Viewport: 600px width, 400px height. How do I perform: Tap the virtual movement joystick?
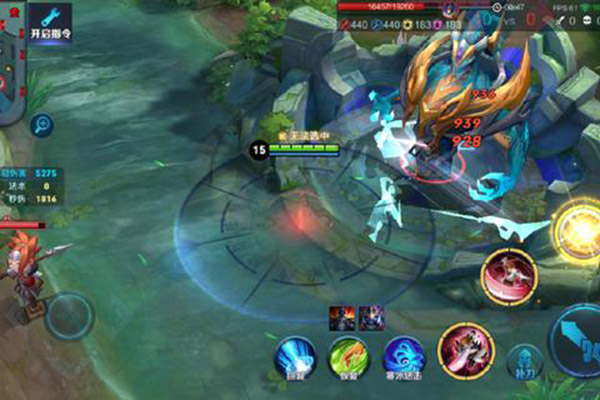click(x=68, y=315)
